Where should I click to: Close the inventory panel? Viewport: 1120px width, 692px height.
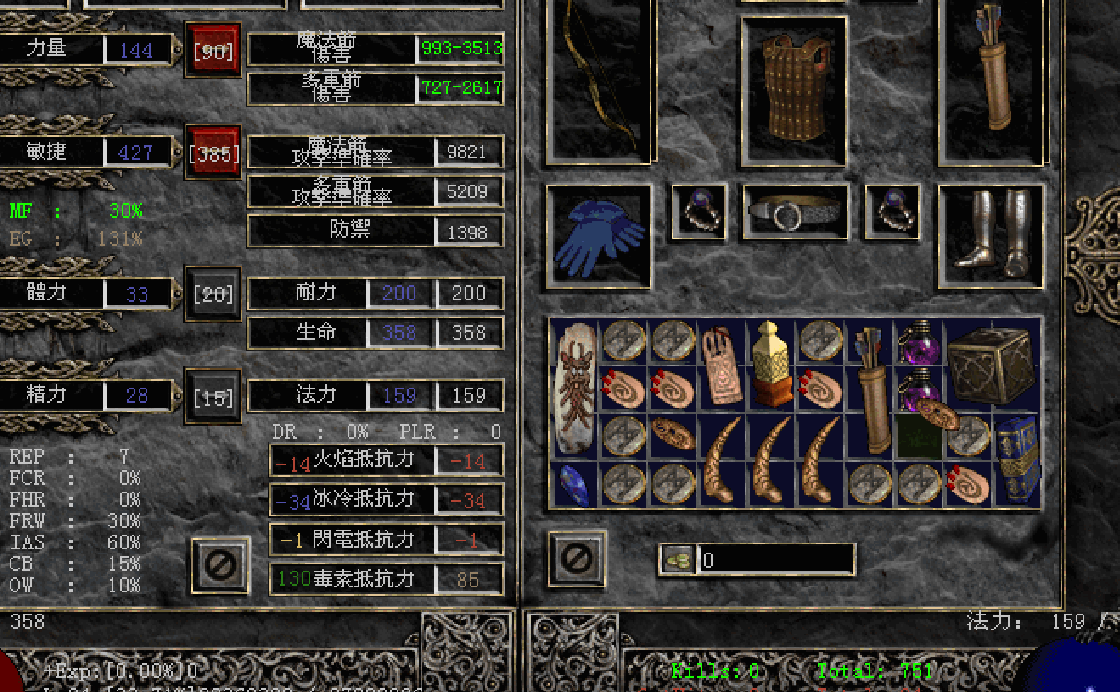click(x=577, y=558)
